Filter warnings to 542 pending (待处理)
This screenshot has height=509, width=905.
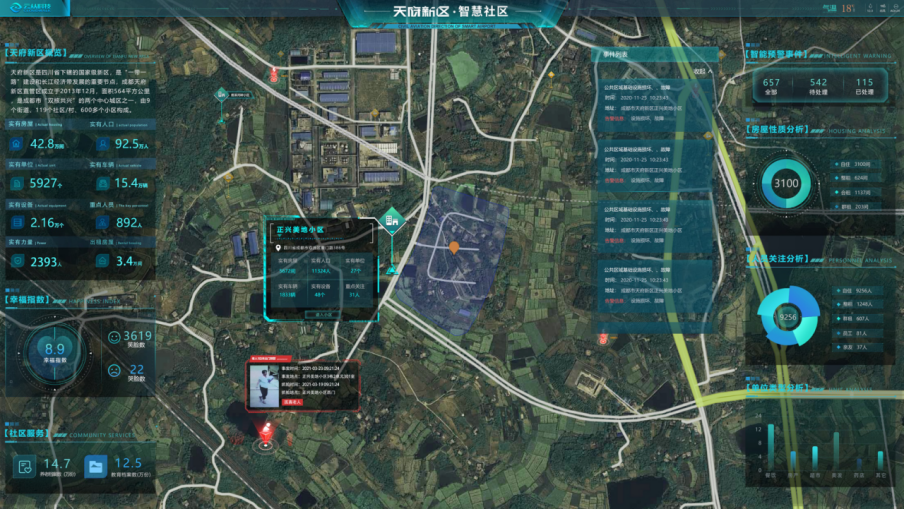(818, 87)
